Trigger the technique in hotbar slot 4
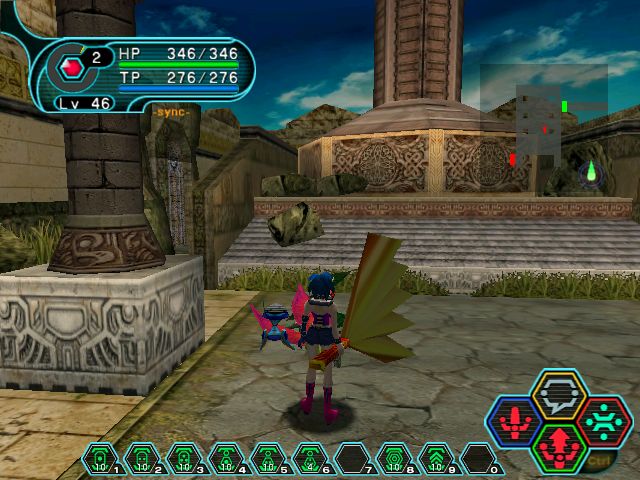This screenshot has height=480, width=640. pyautogui.click(x=226, y=459)
